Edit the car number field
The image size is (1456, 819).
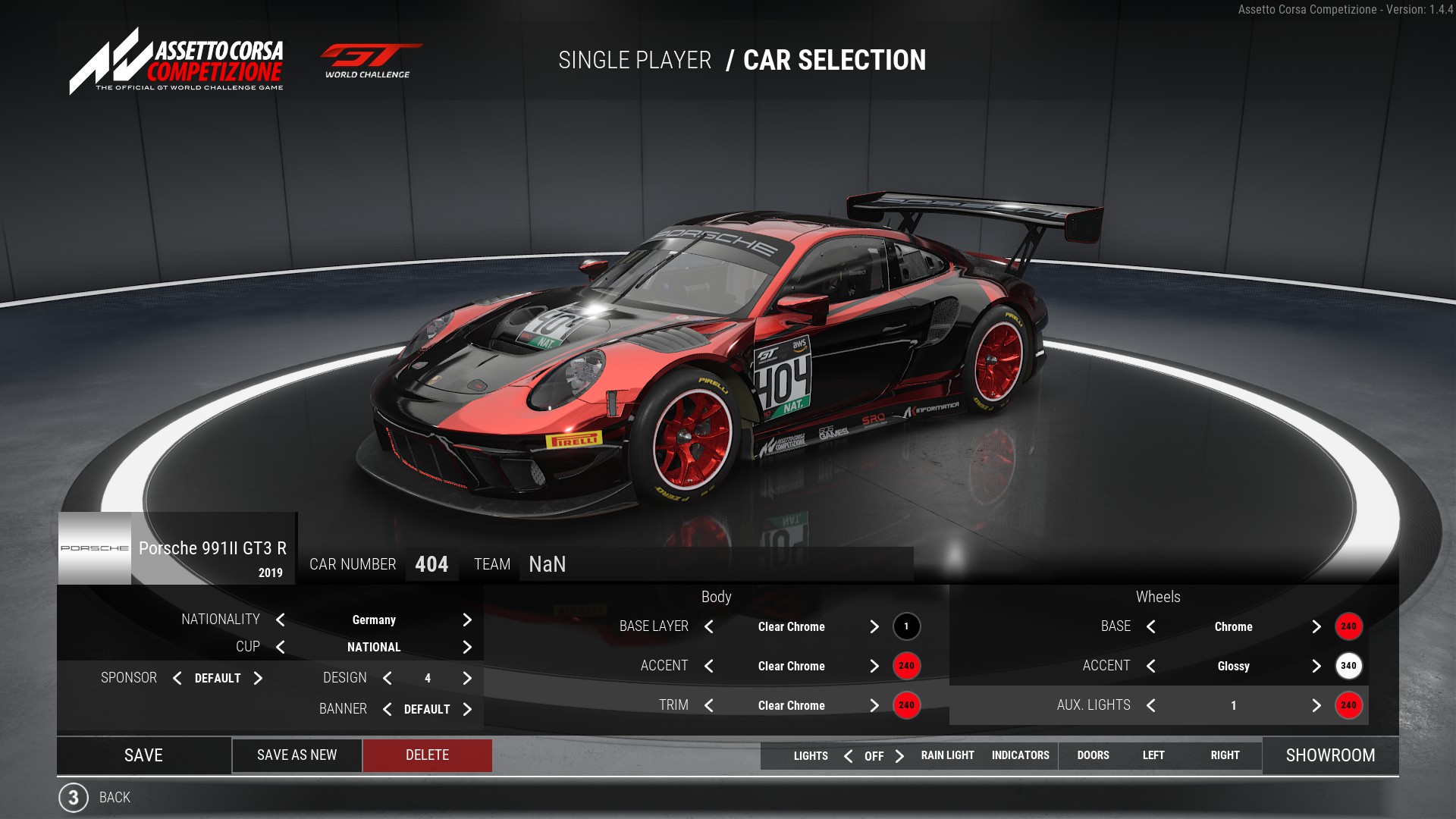point(431,564)
